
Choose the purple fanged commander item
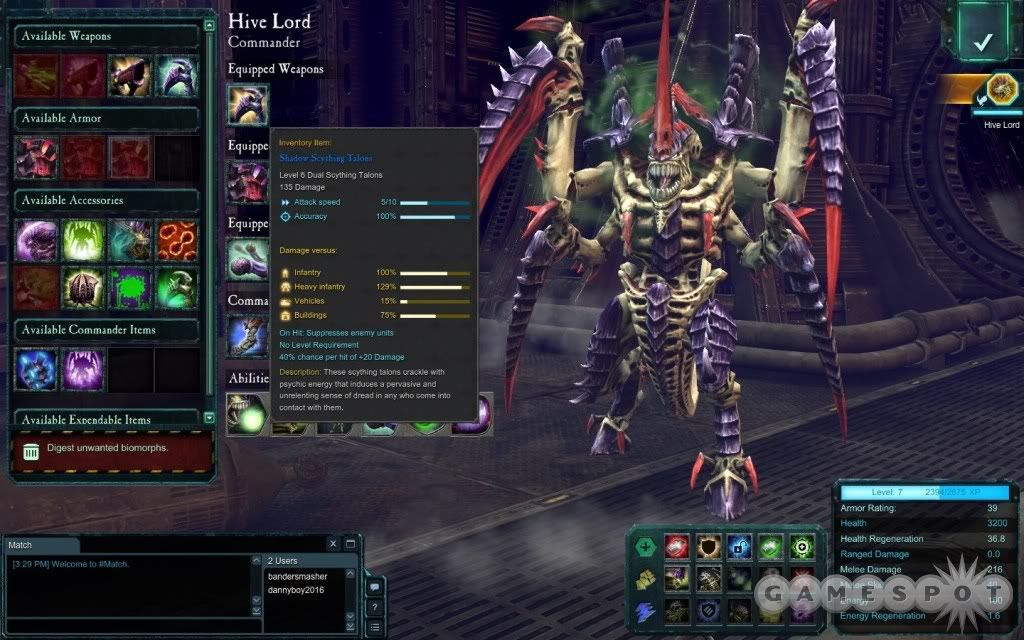(83, 369)
